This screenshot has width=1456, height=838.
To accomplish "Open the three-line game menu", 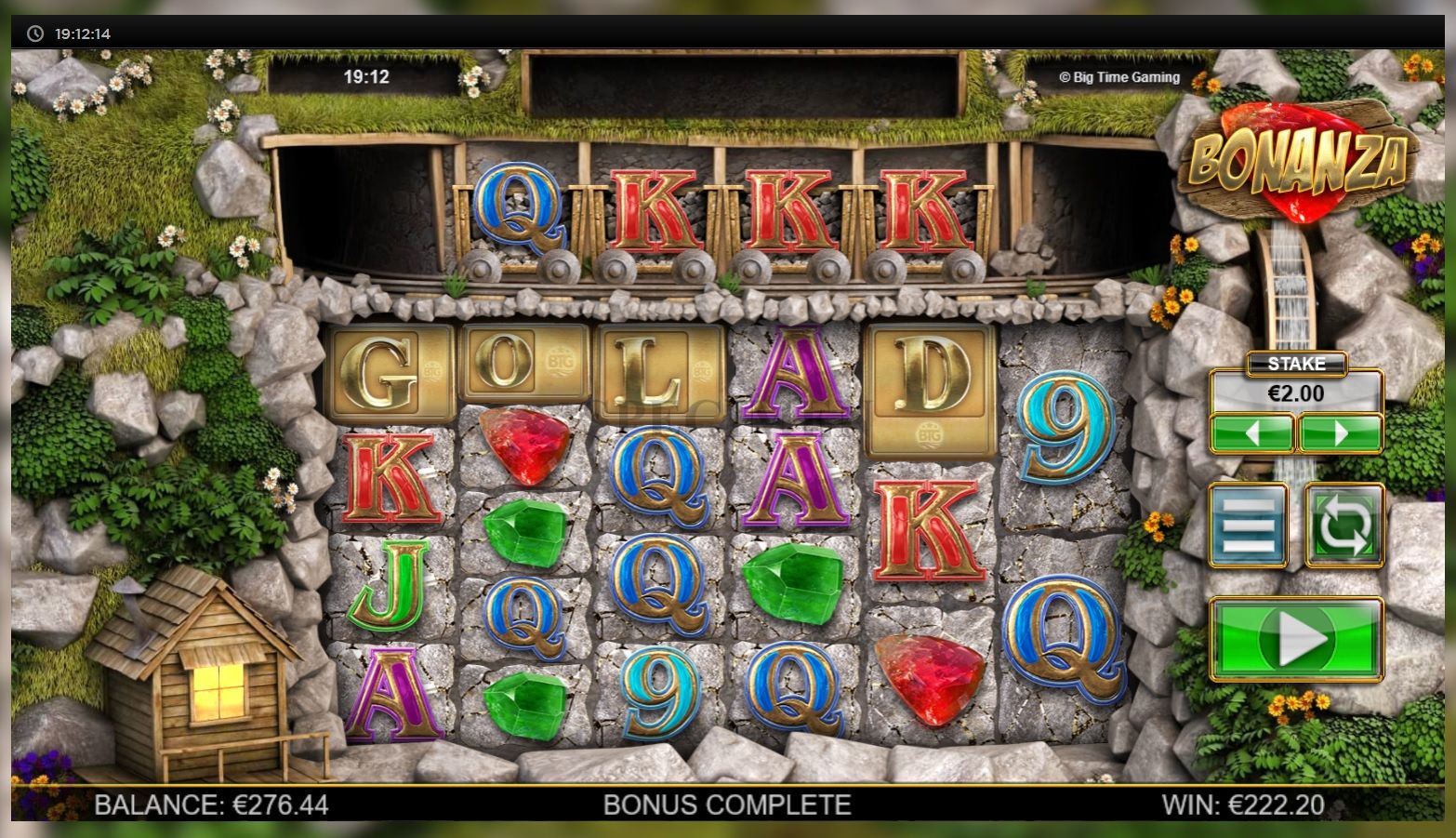I will click(1248, 525).
